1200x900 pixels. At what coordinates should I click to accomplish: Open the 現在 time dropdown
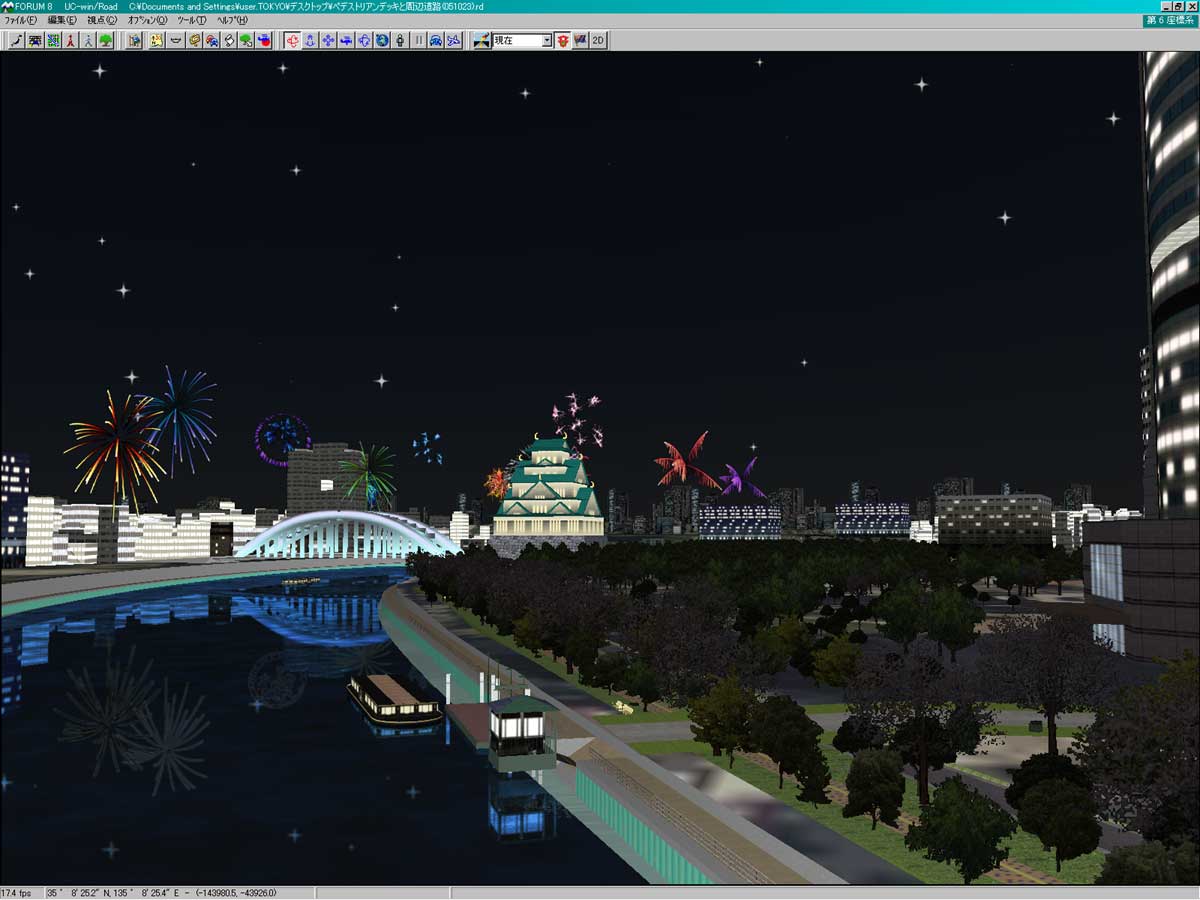click(546, 40)
